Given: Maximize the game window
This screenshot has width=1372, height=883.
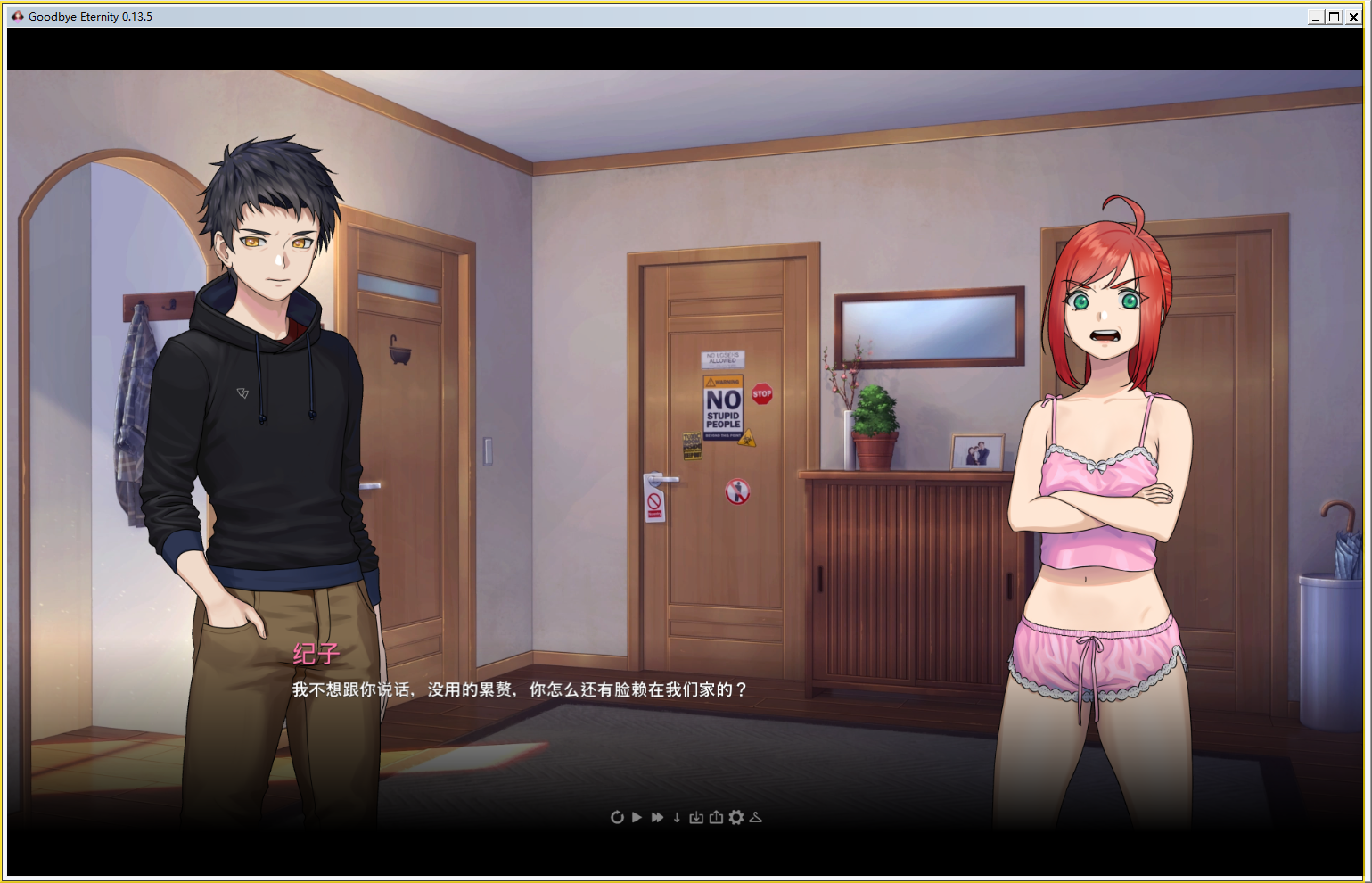Looking at the screenshot, I should [x=1334, y=17].
